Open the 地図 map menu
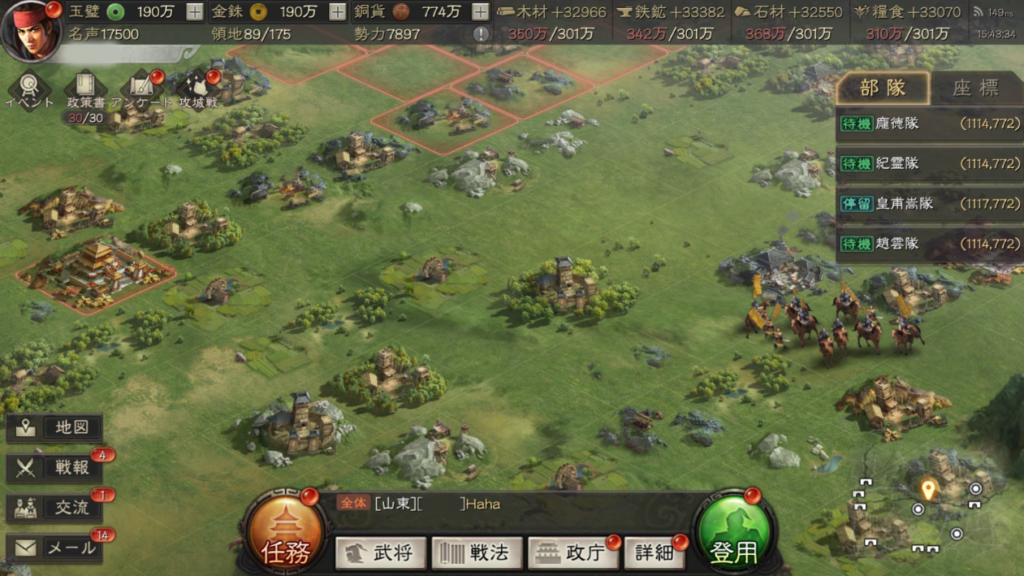Image resolution: width=1024 pixels, height=576 pixels. coord(56,428)
